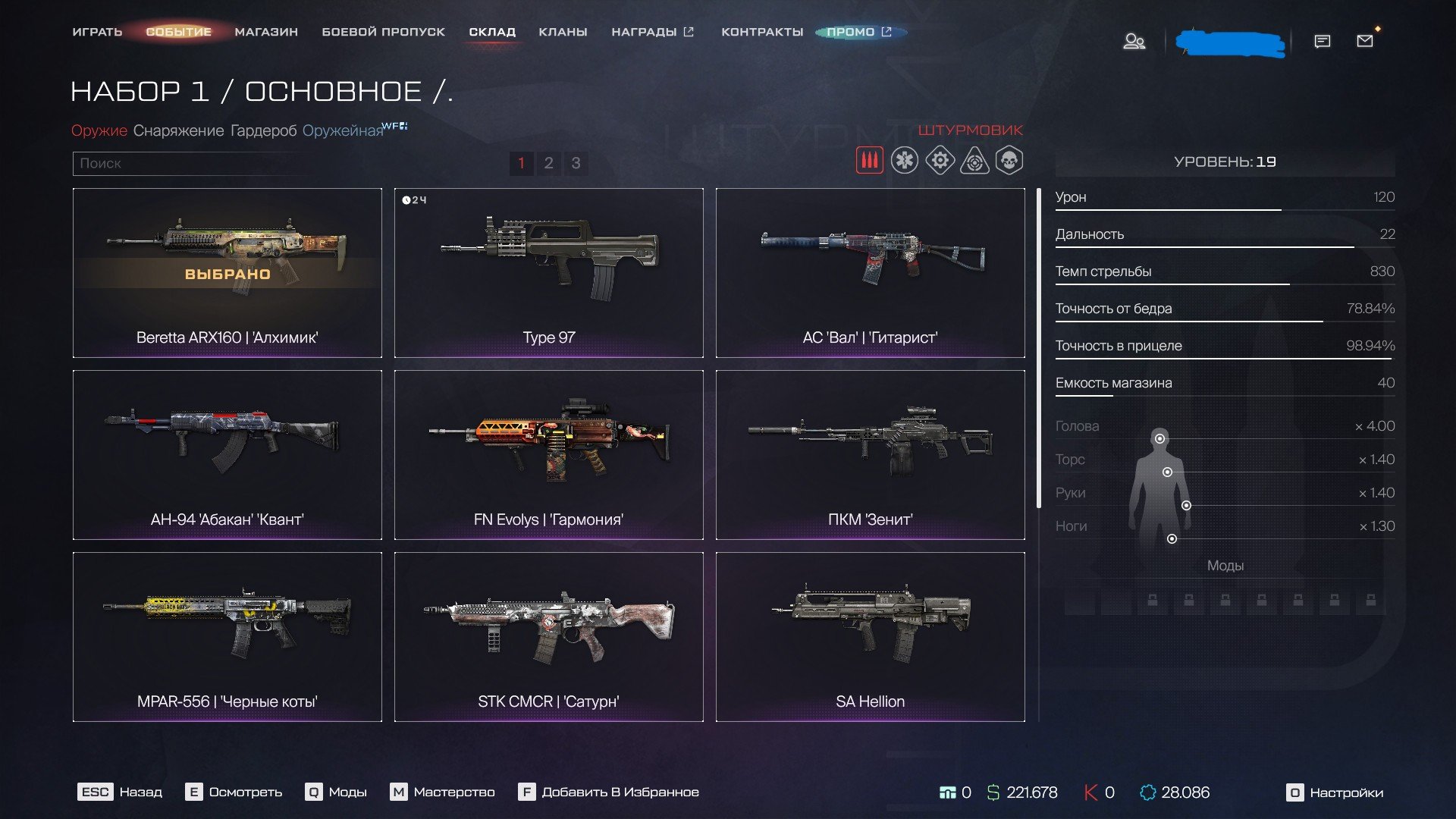The width and height of the screenshot is (1456, 819).
Task: Choose the ПКМ 'Зенит' weapon
Action: pyautogui.click(x=870, y=454)
